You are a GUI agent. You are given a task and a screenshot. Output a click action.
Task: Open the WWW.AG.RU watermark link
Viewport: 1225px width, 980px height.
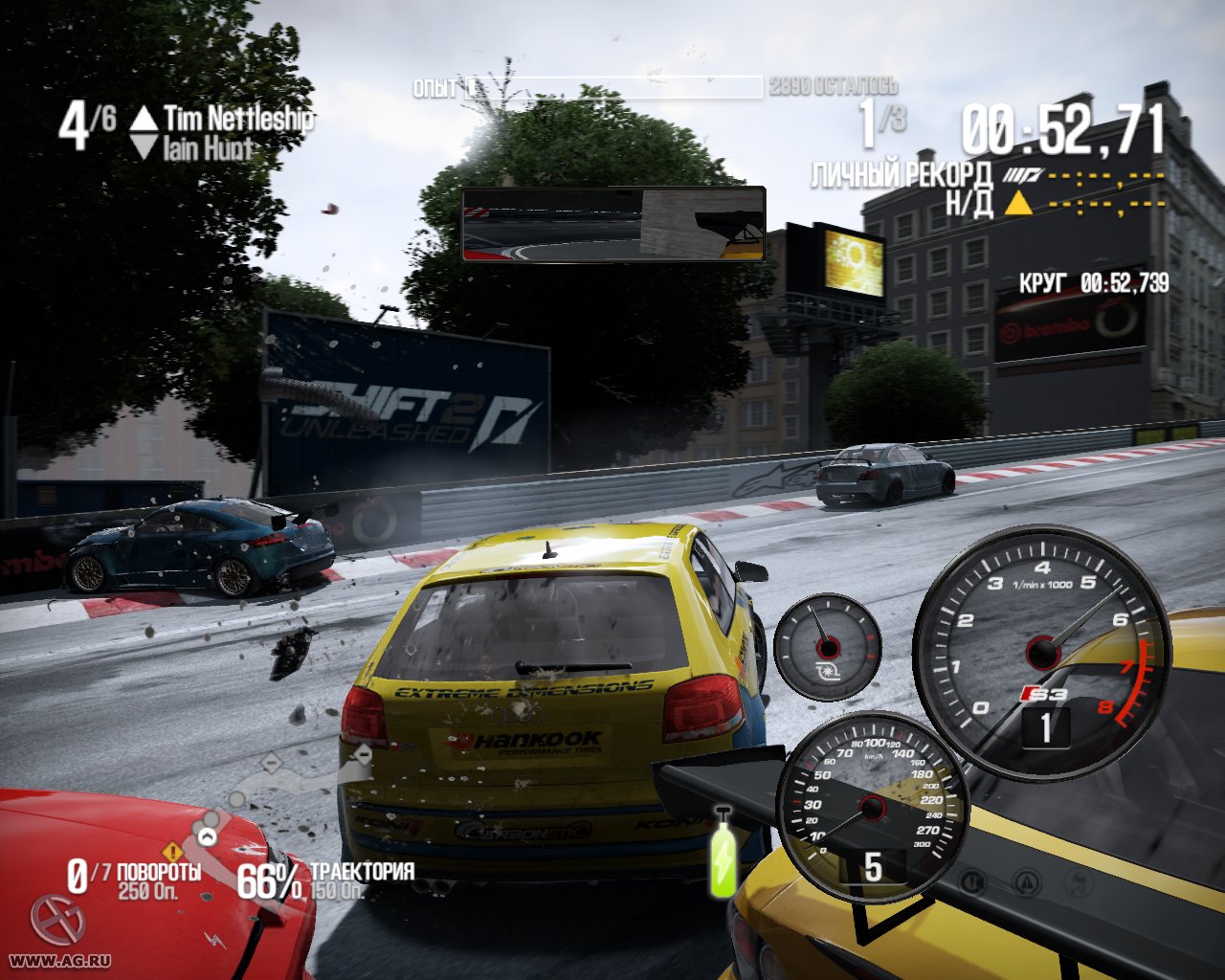59,960
